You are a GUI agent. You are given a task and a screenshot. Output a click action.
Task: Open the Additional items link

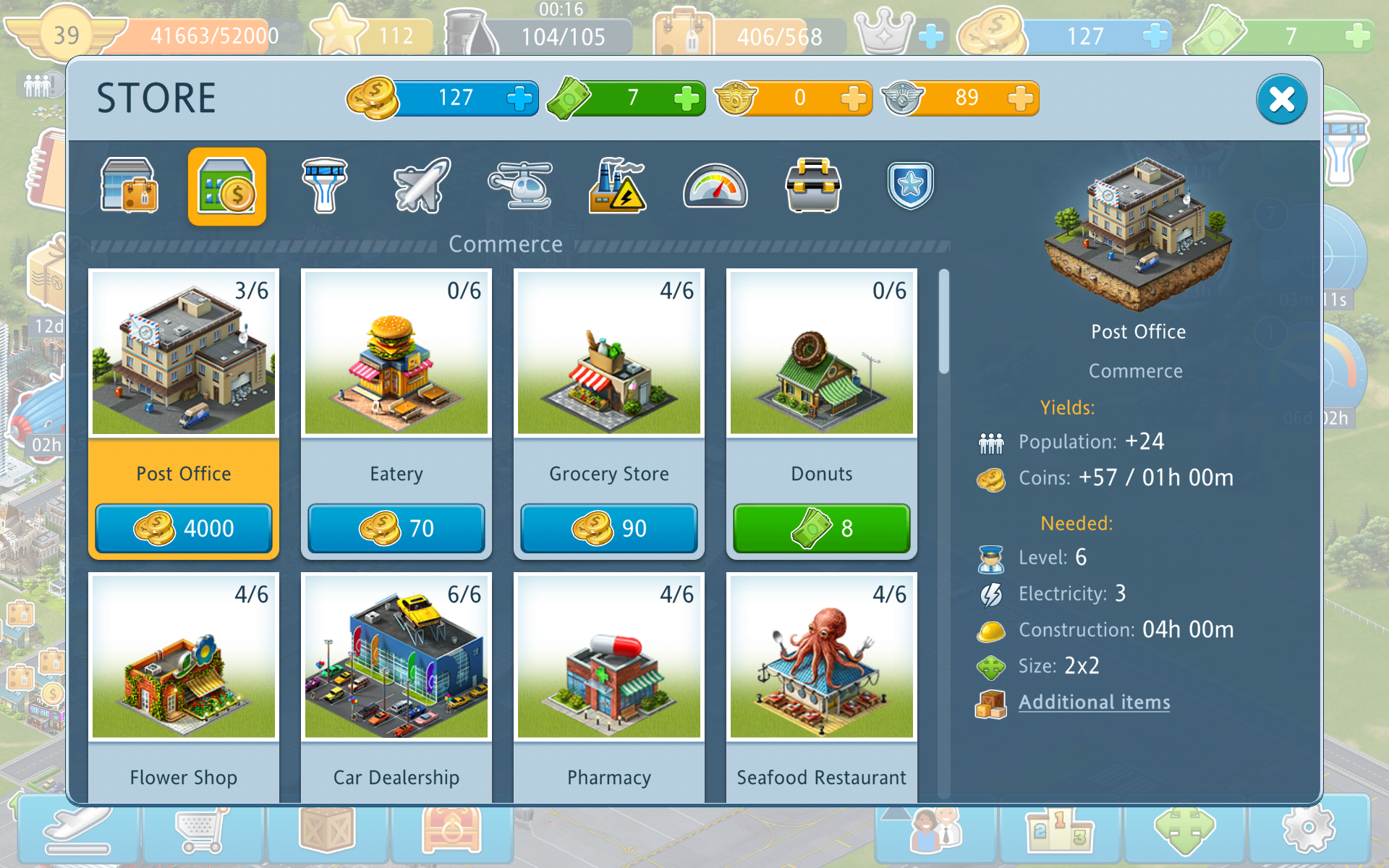pos(1094,702)
